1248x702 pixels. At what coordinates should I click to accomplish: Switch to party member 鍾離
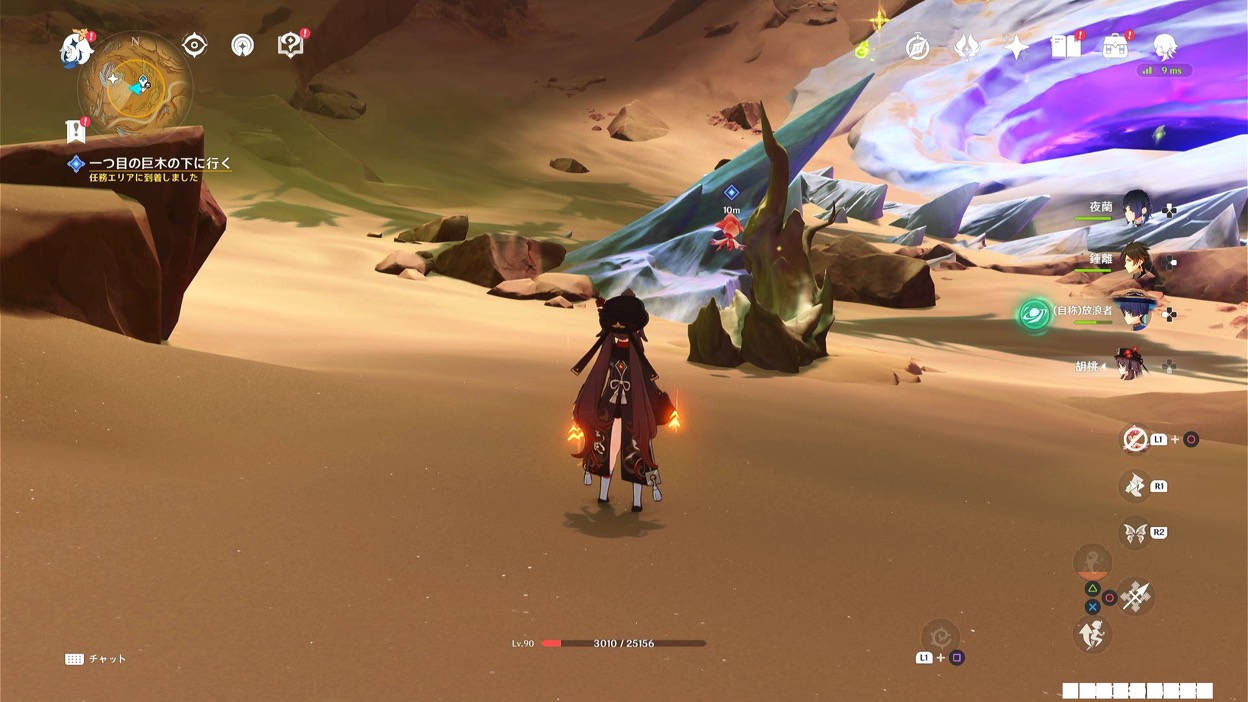1134,260
